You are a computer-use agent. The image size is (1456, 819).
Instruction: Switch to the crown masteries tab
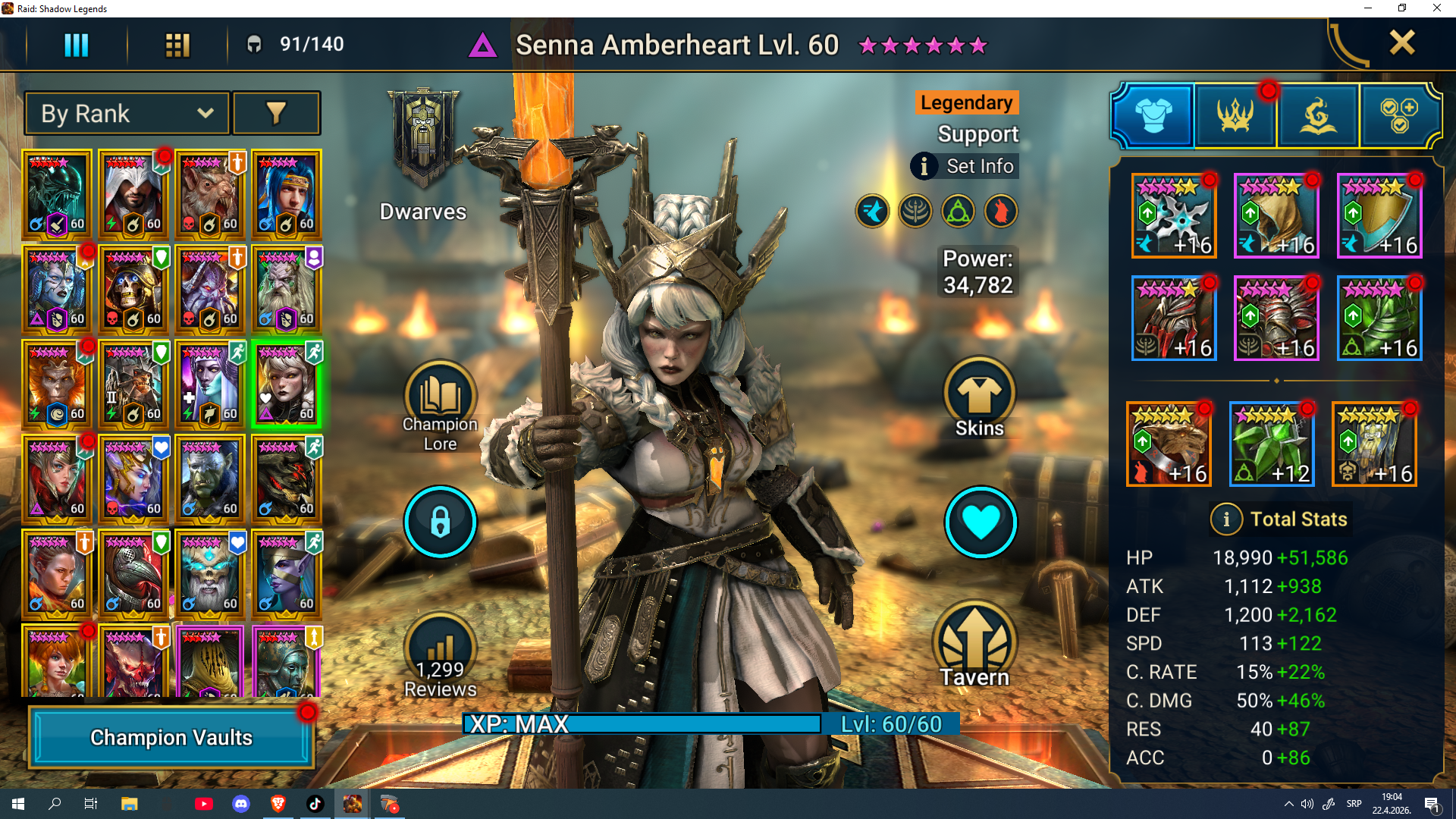pyautogui.click(x=1235, y=116)
